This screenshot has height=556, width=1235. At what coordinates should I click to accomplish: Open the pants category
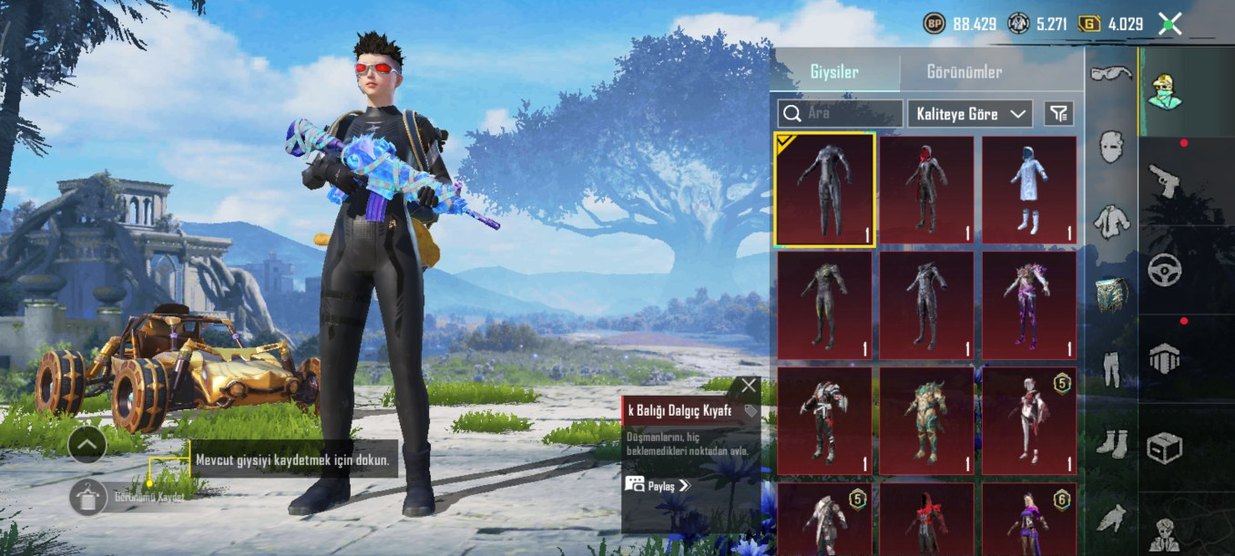click(1110, 368)
